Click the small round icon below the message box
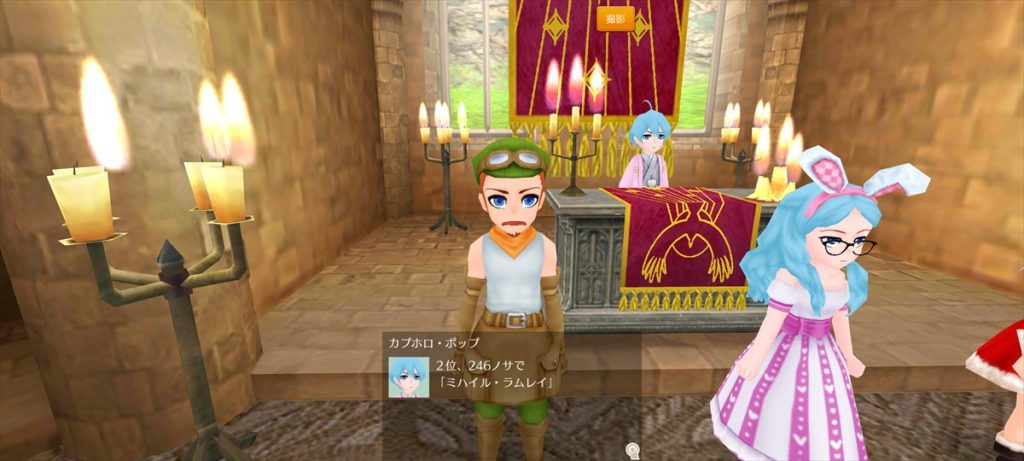 [632, 449]
